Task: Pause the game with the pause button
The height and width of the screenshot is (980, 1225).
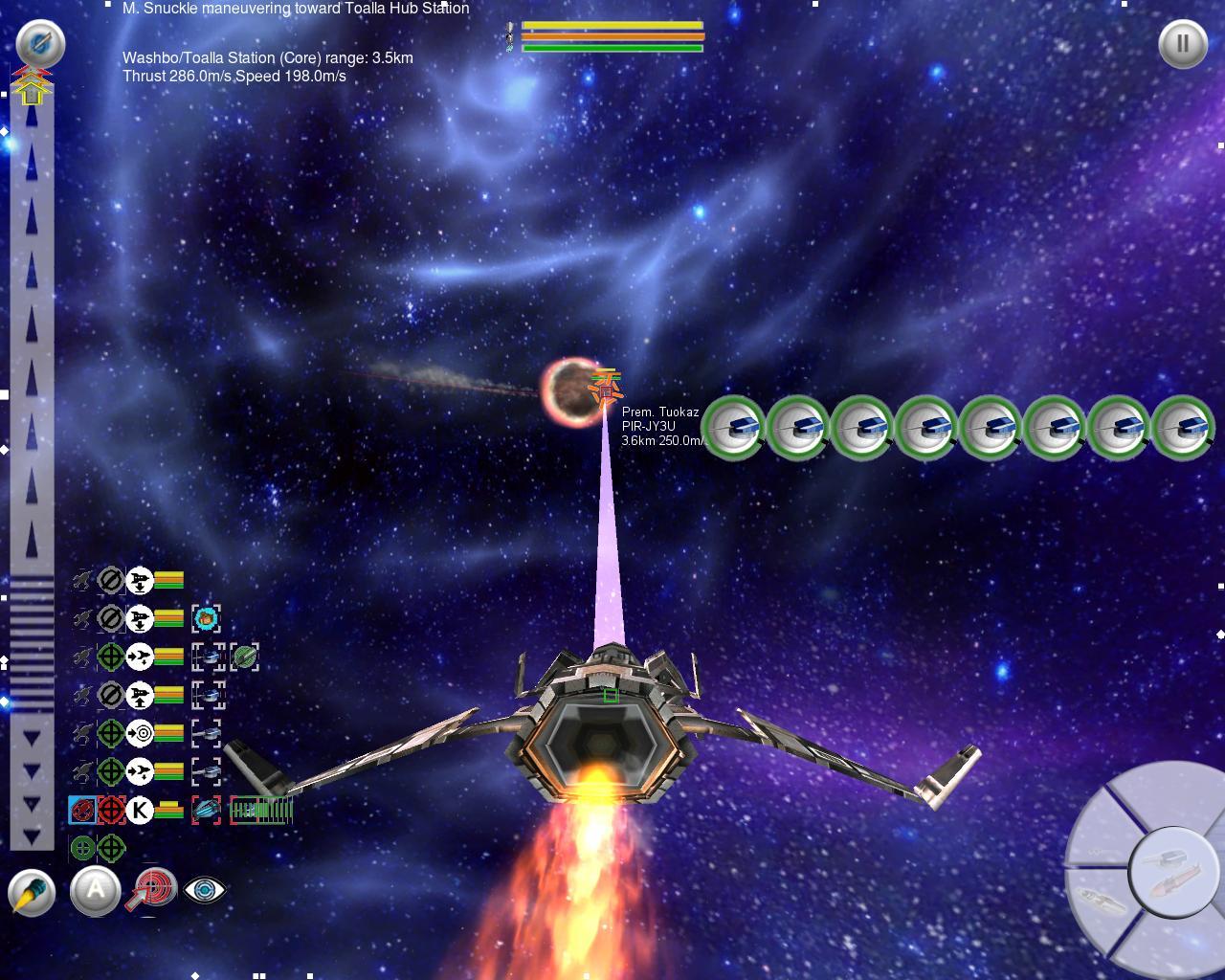Action: (1182, 44)
